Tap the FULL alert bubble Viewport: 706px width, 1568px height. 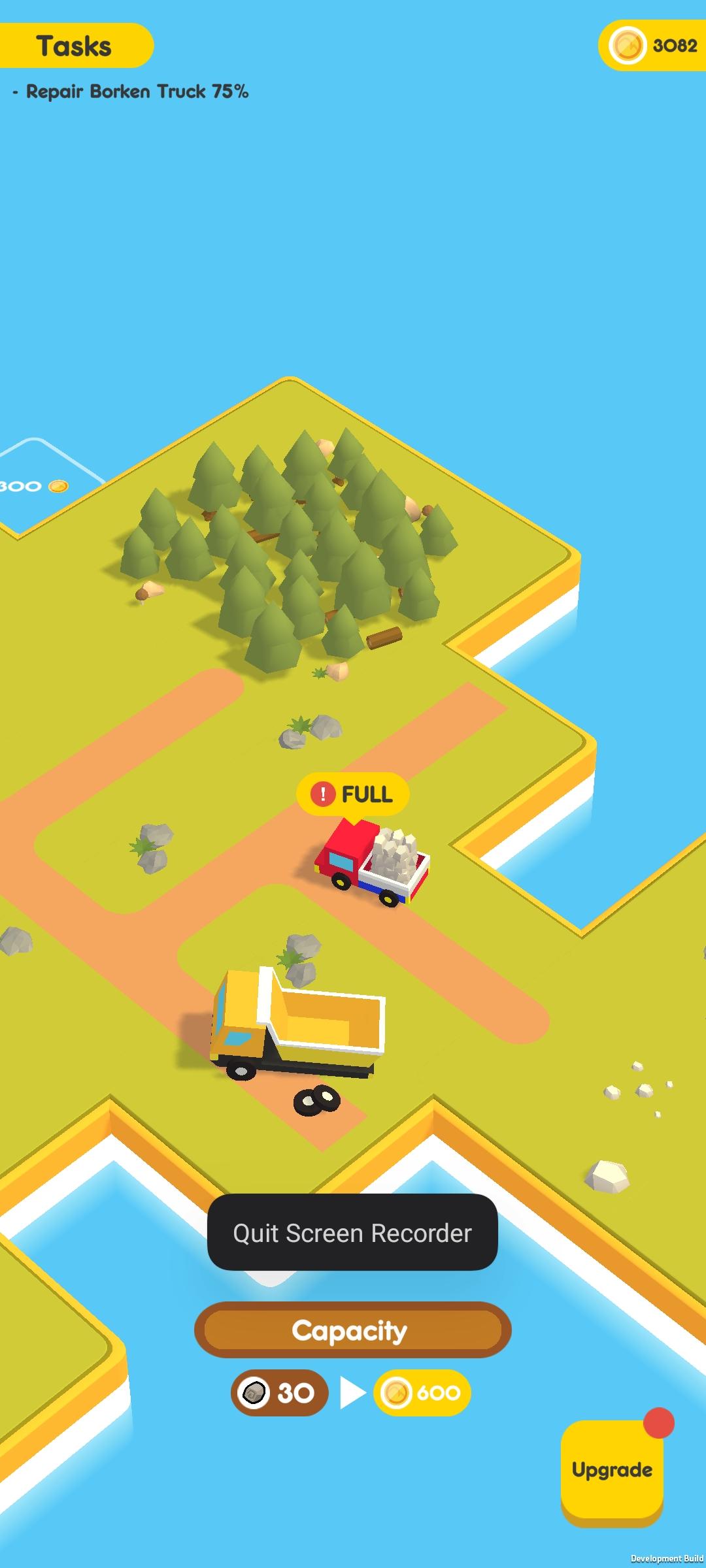[x=353, y=794]
